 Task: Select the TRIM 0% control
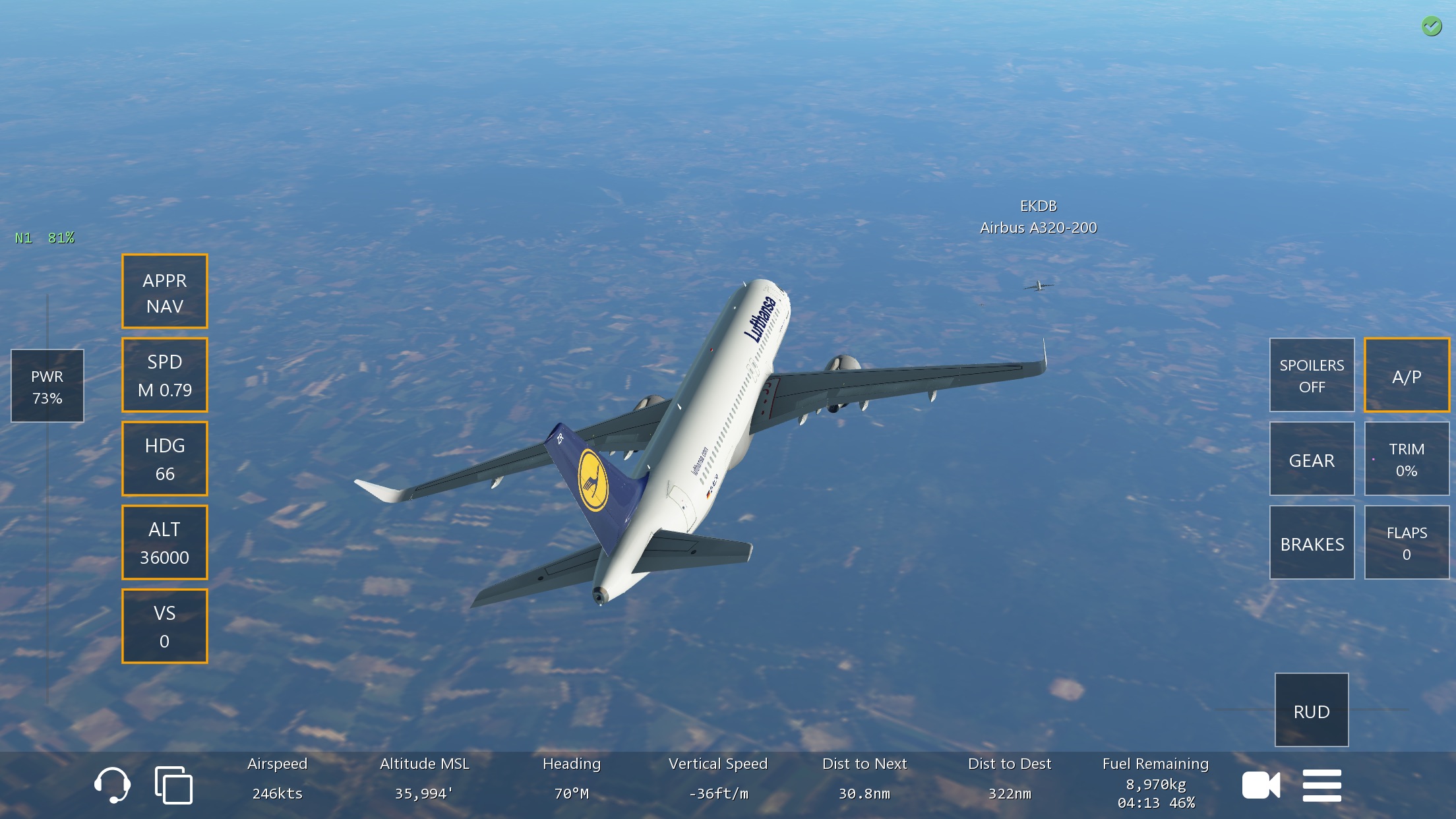(1406, 459)
